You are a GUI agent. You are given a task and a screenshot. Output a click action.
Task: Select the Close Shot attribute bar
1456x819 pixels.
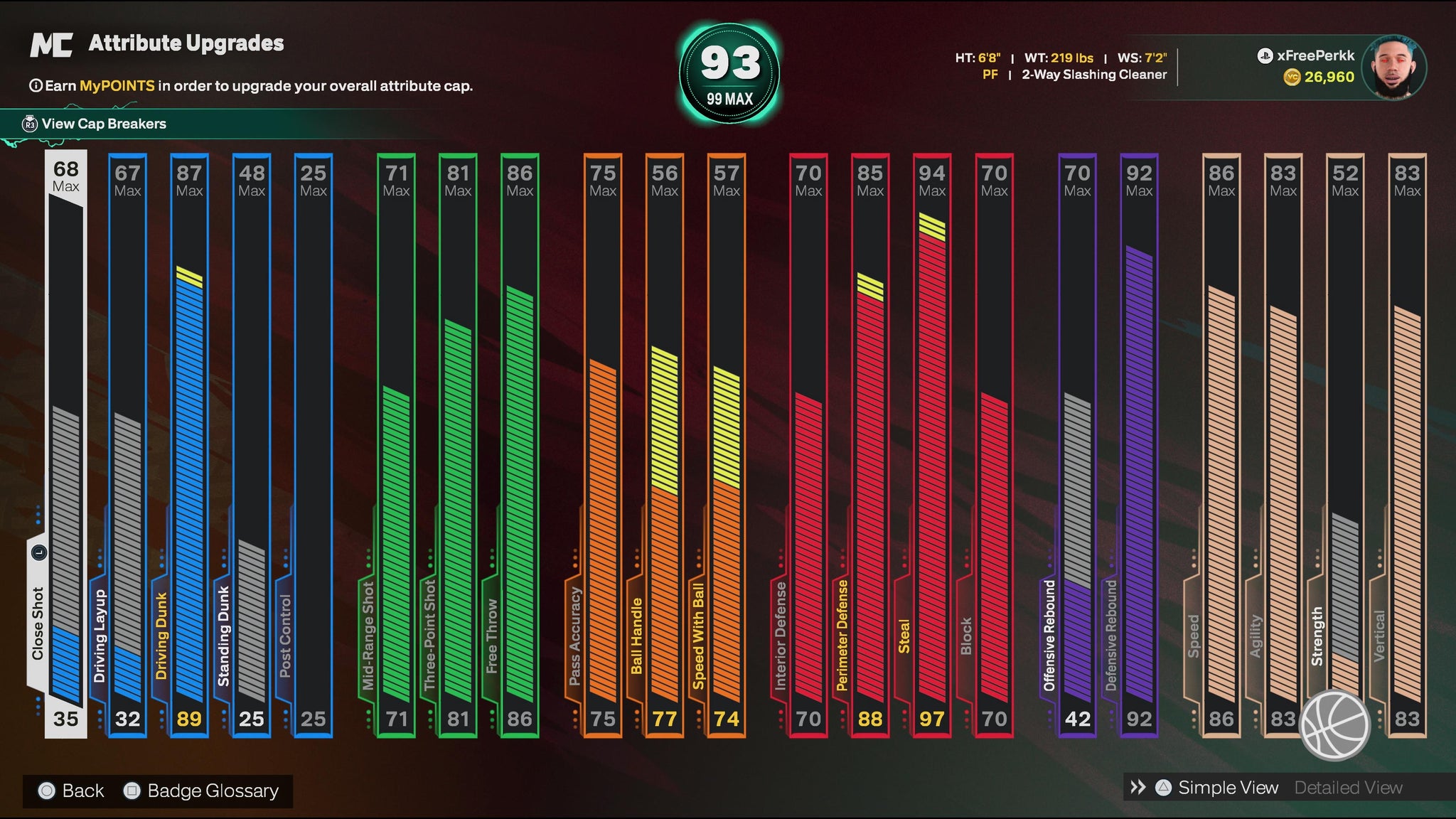tap(66, 444)
